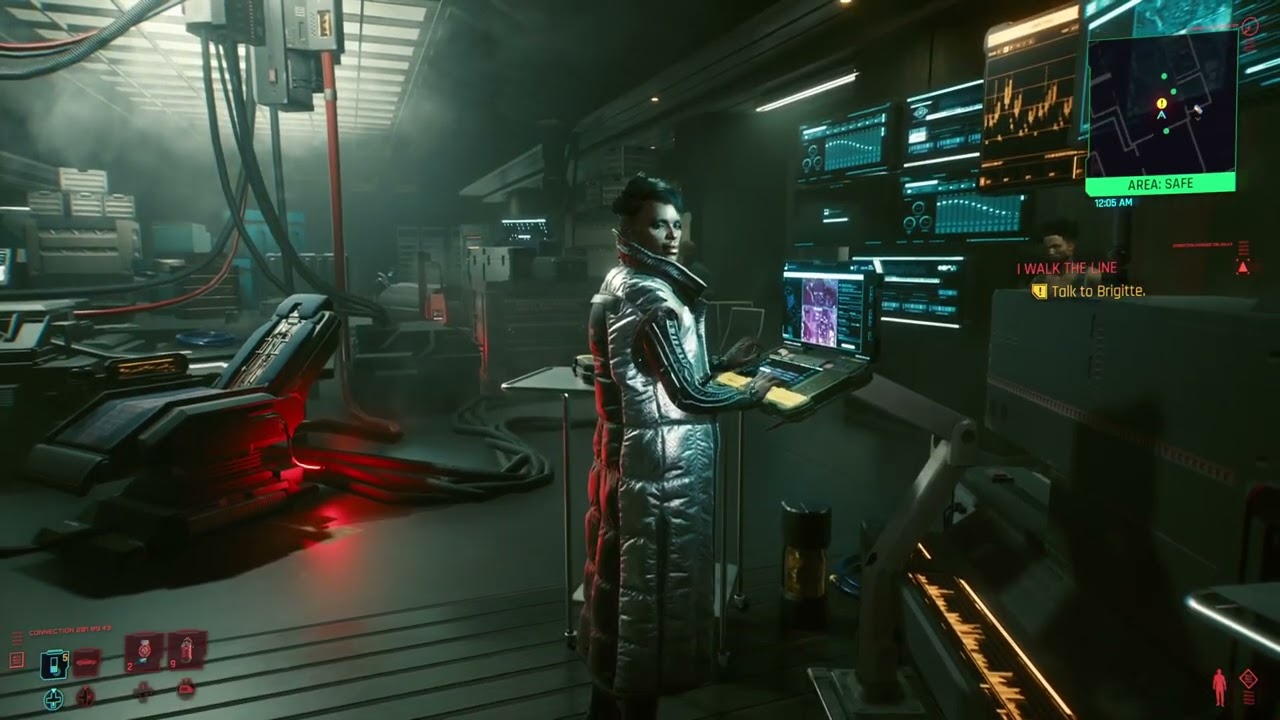Viewport: 1280px width, 720px height.
Task: Click the shard log icon left of CONNECTION text
Action: click(x=16, y=659)
